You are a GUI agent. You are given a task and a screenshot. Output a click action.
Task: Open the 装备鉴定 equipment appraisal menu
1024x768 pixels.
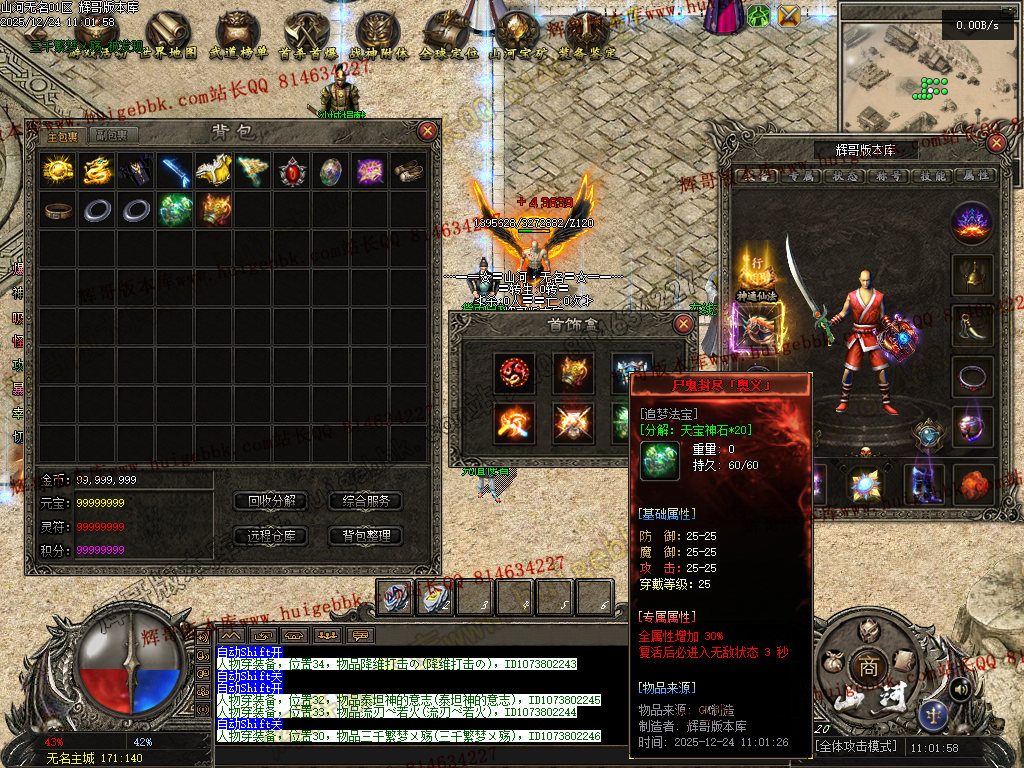tap(587, 40)
